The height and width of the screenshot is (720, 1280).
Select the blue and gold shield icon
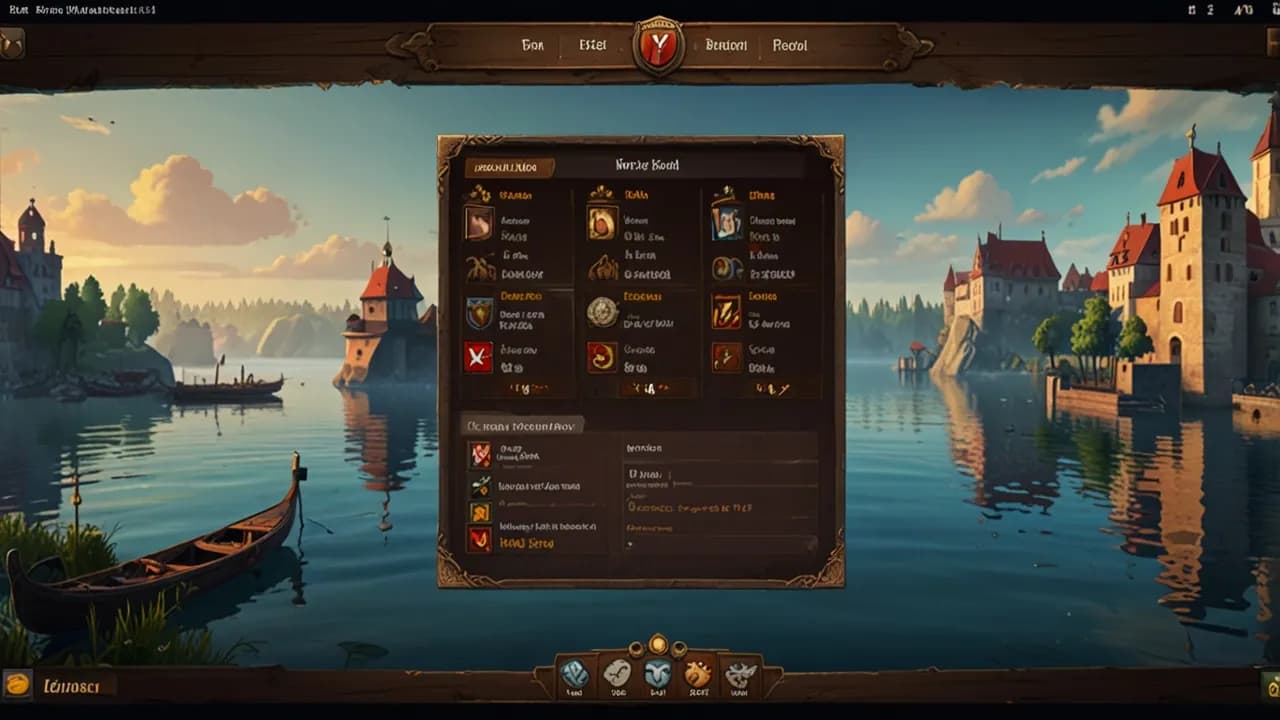coord(478,313)
